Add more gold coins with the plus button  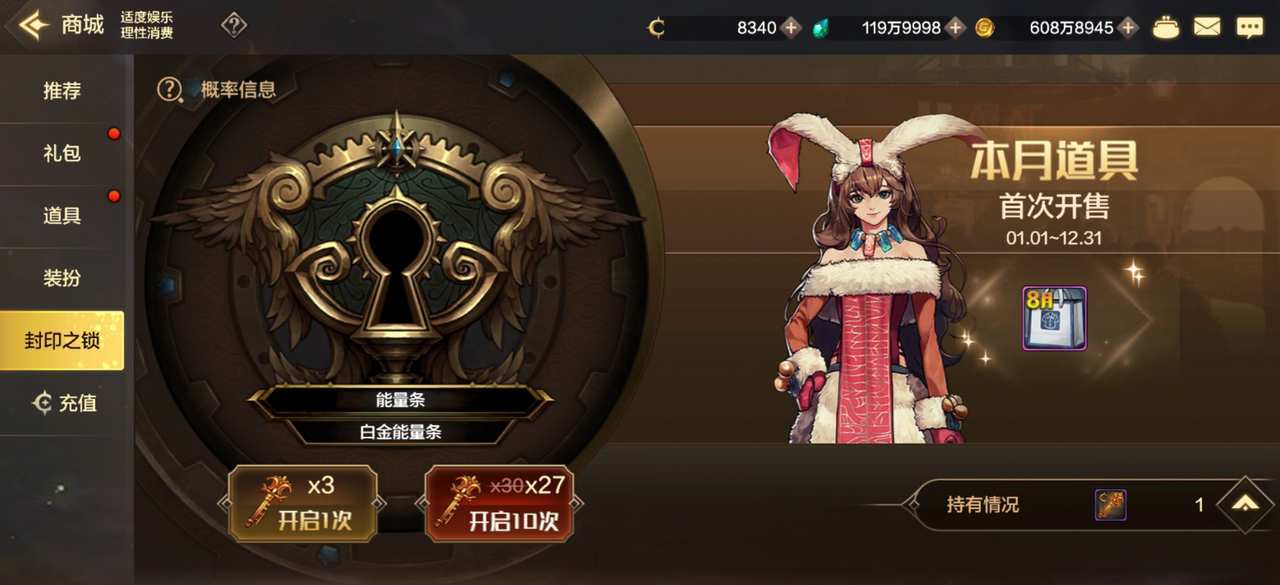(x=1128, y=28)
